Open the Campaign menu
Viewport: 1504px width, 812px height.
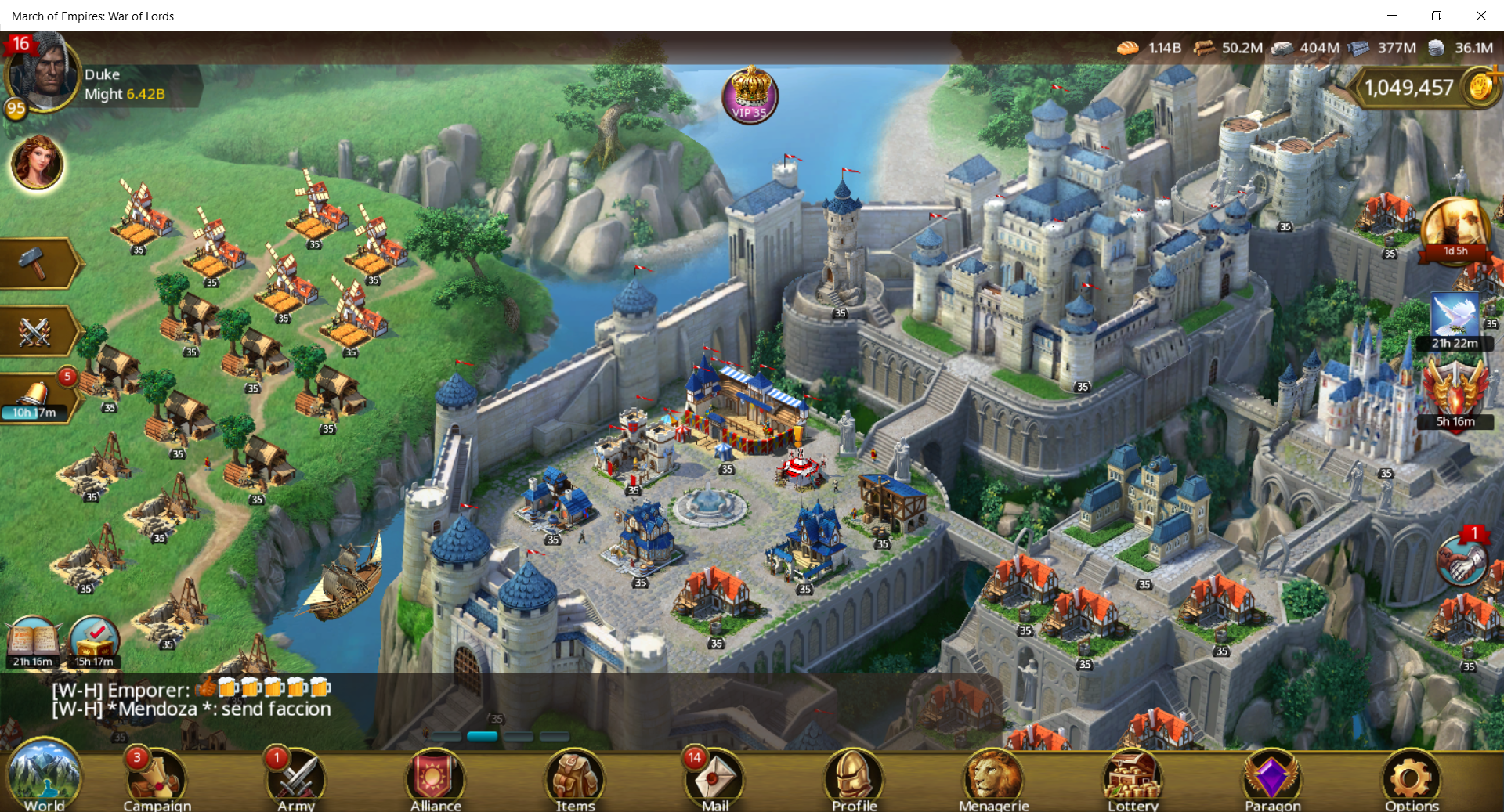pyautogui.click(x=157, y=779)
